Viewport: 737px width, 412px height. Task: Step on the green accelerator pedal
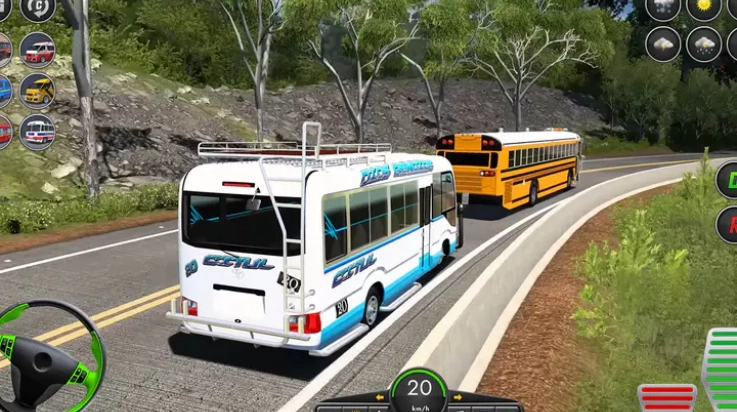point(721,370)
